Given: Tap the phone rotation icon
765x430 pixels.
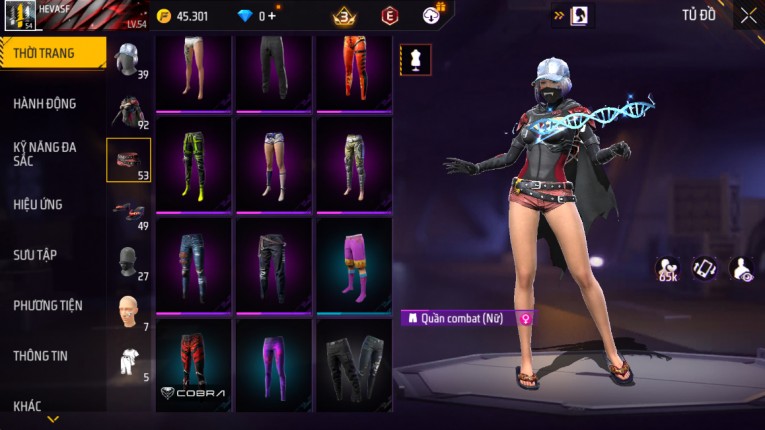Looking at the screenshot, I should pyautogui.click(x=705, y=268).
